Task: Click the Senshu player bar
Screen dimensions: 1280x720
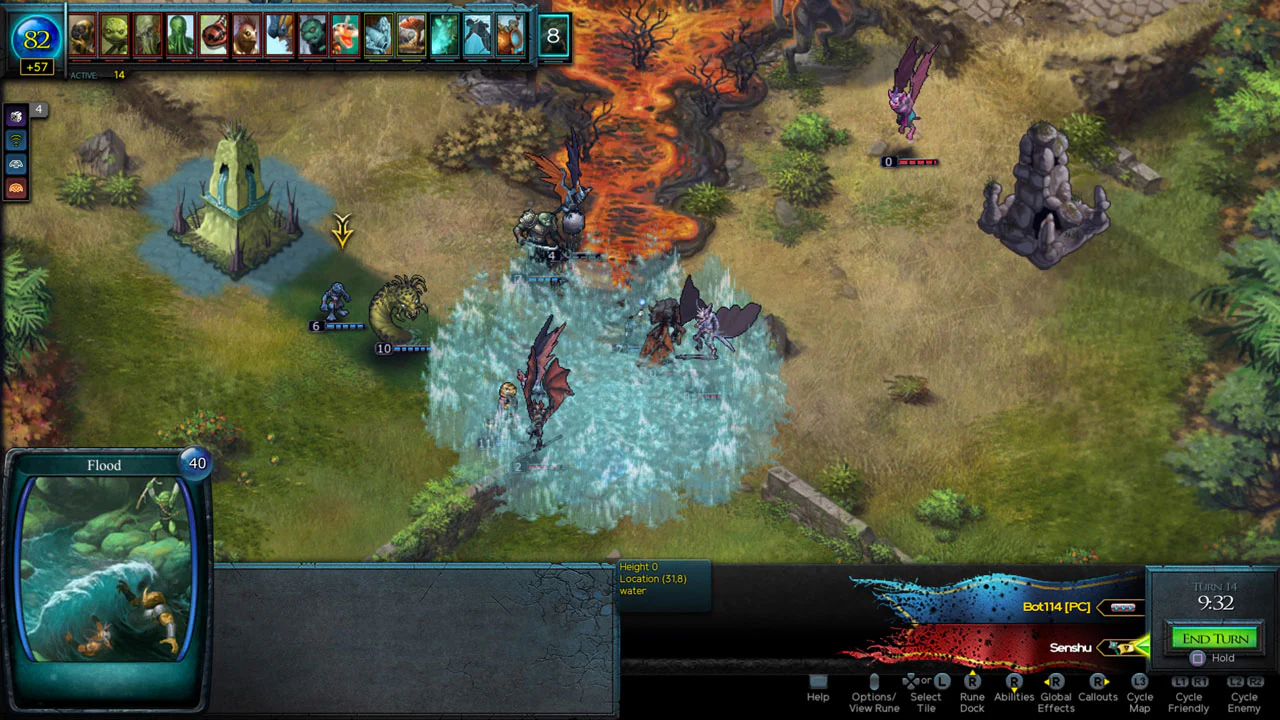Action: 1069,648
